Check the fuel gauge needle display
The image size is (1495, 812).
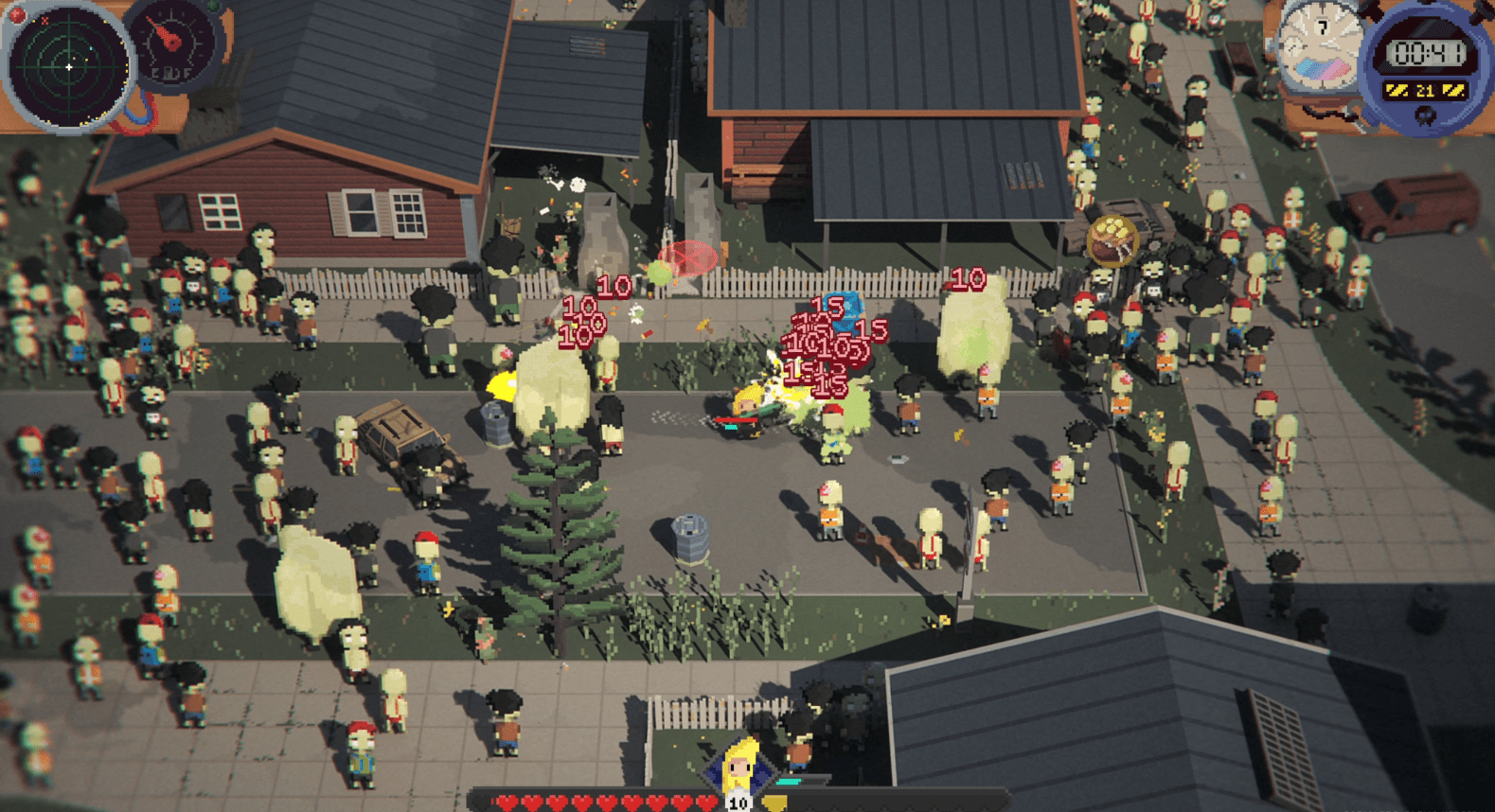(171, 42)
